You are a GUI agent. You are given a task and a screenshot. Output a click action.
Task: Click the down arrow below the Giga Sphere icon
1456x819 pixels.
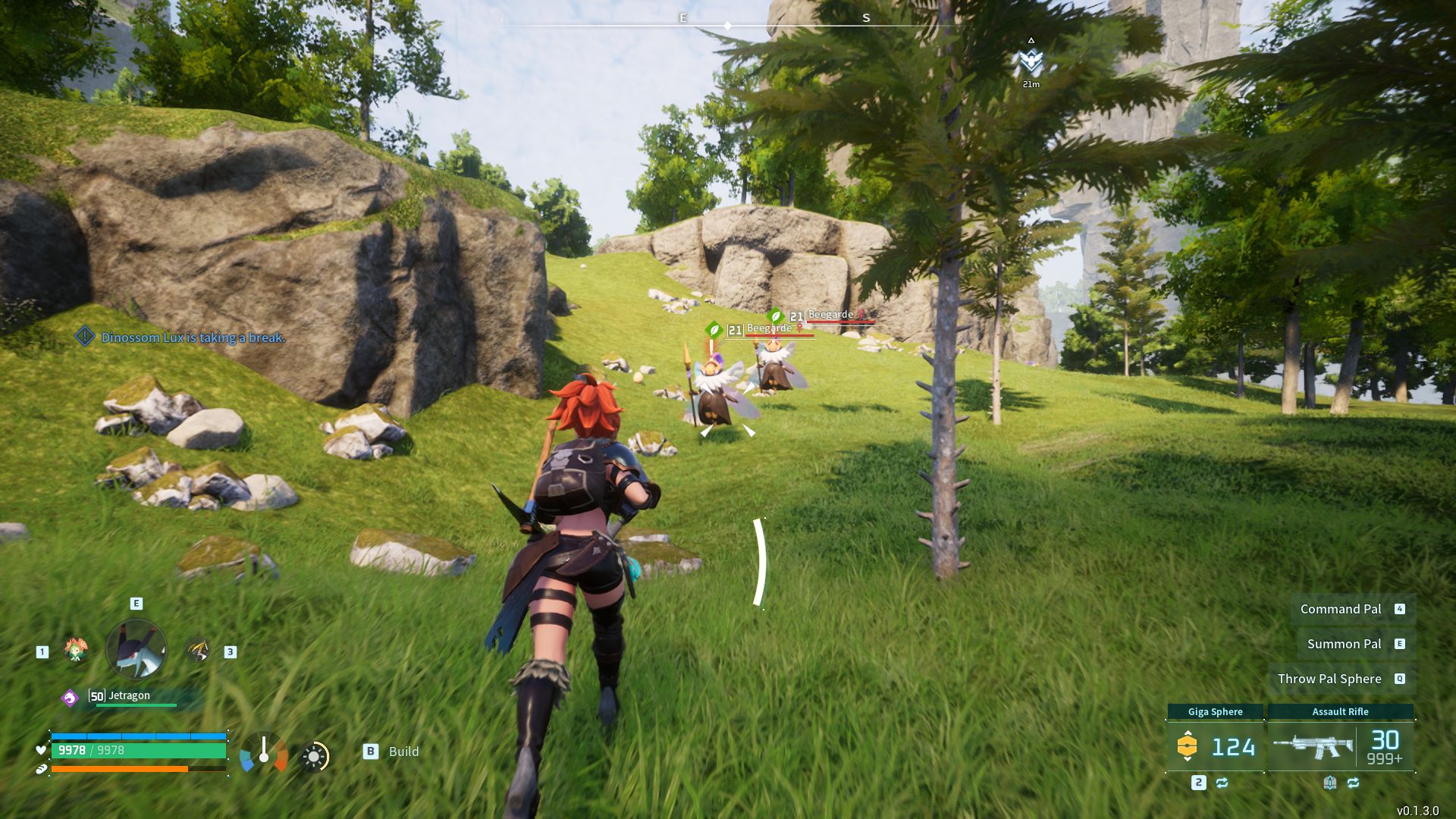tap(1188, 759)
